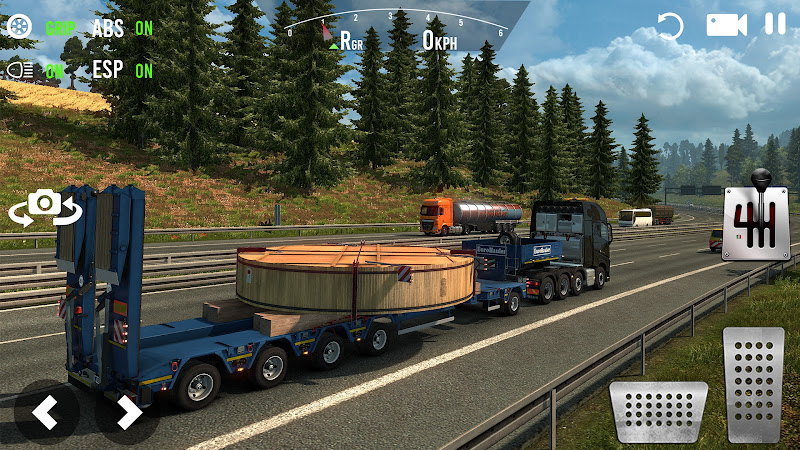The image size is (800, 450).
Task: Pause the game with the pause icon
Action: [775, 25]
